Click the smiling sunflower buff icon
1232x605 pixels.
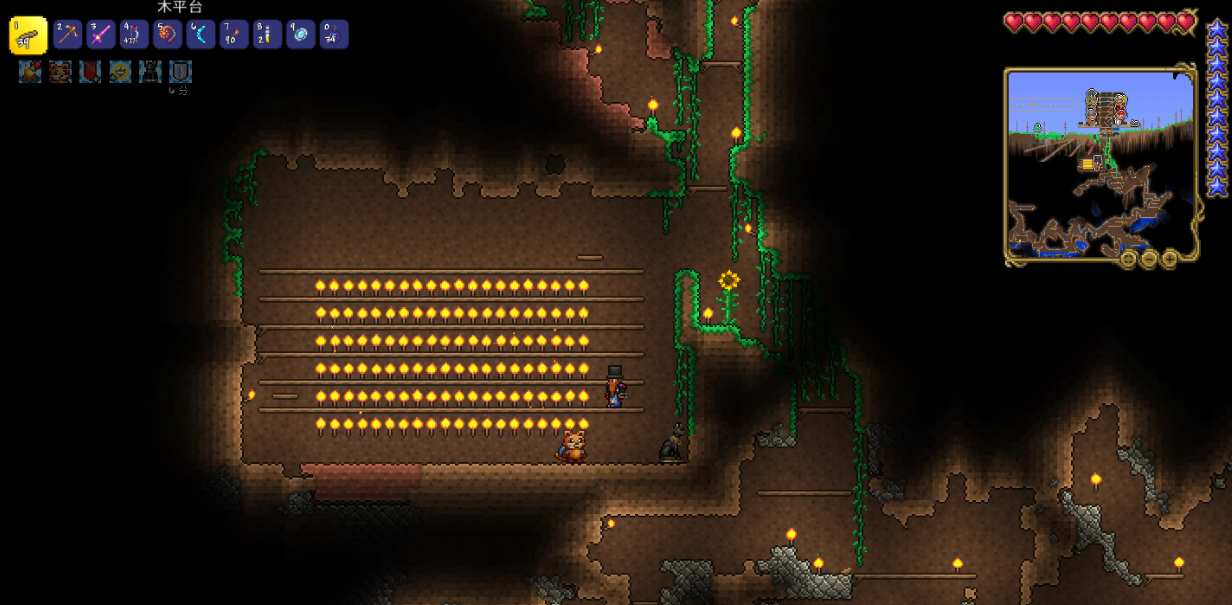click(x=120, y=72)
